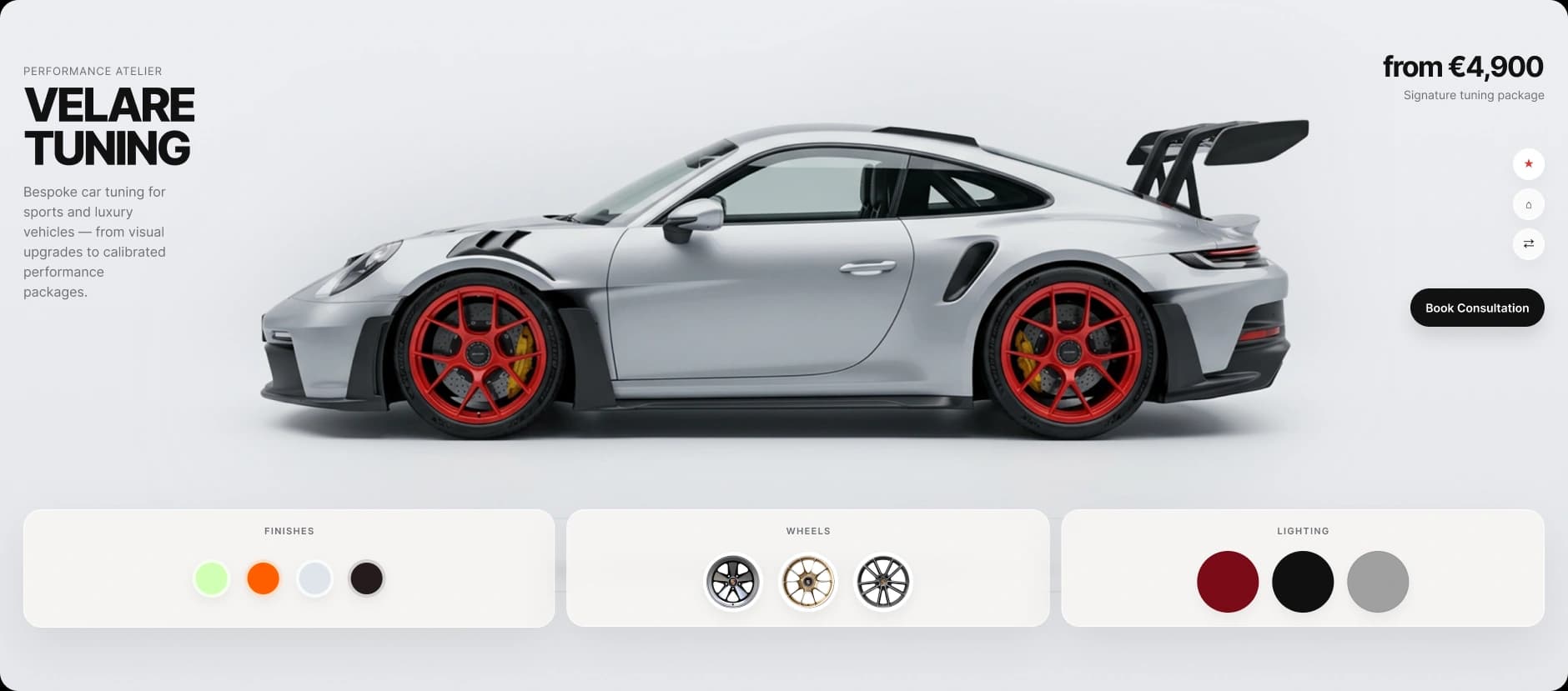Open the notifications bell icon
Viewport: 1568px width, 691px height.
click(x=1529, y=203)
